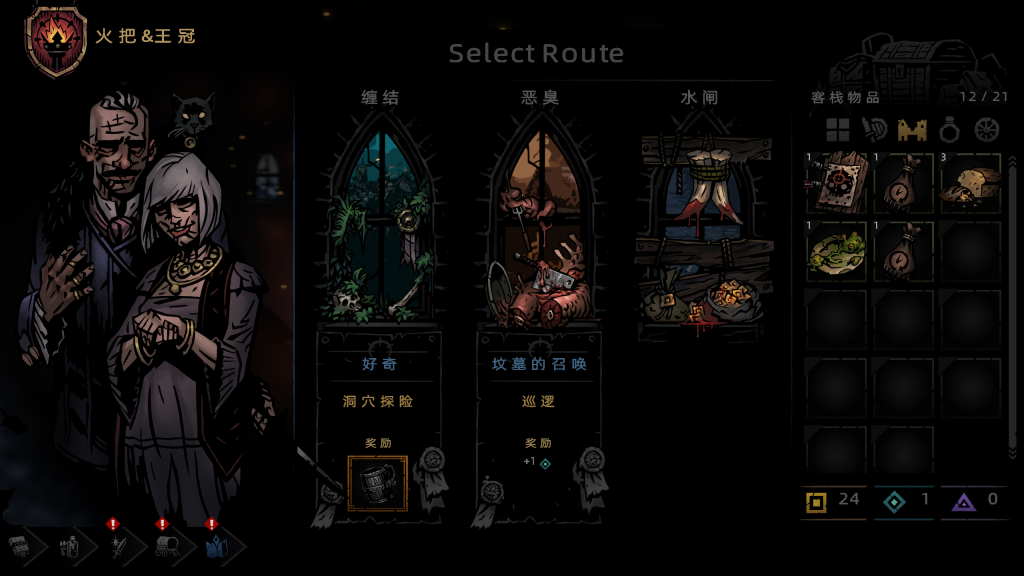Go to the blue map route step
Screen dimensions: 1024x576
[216, 547]
